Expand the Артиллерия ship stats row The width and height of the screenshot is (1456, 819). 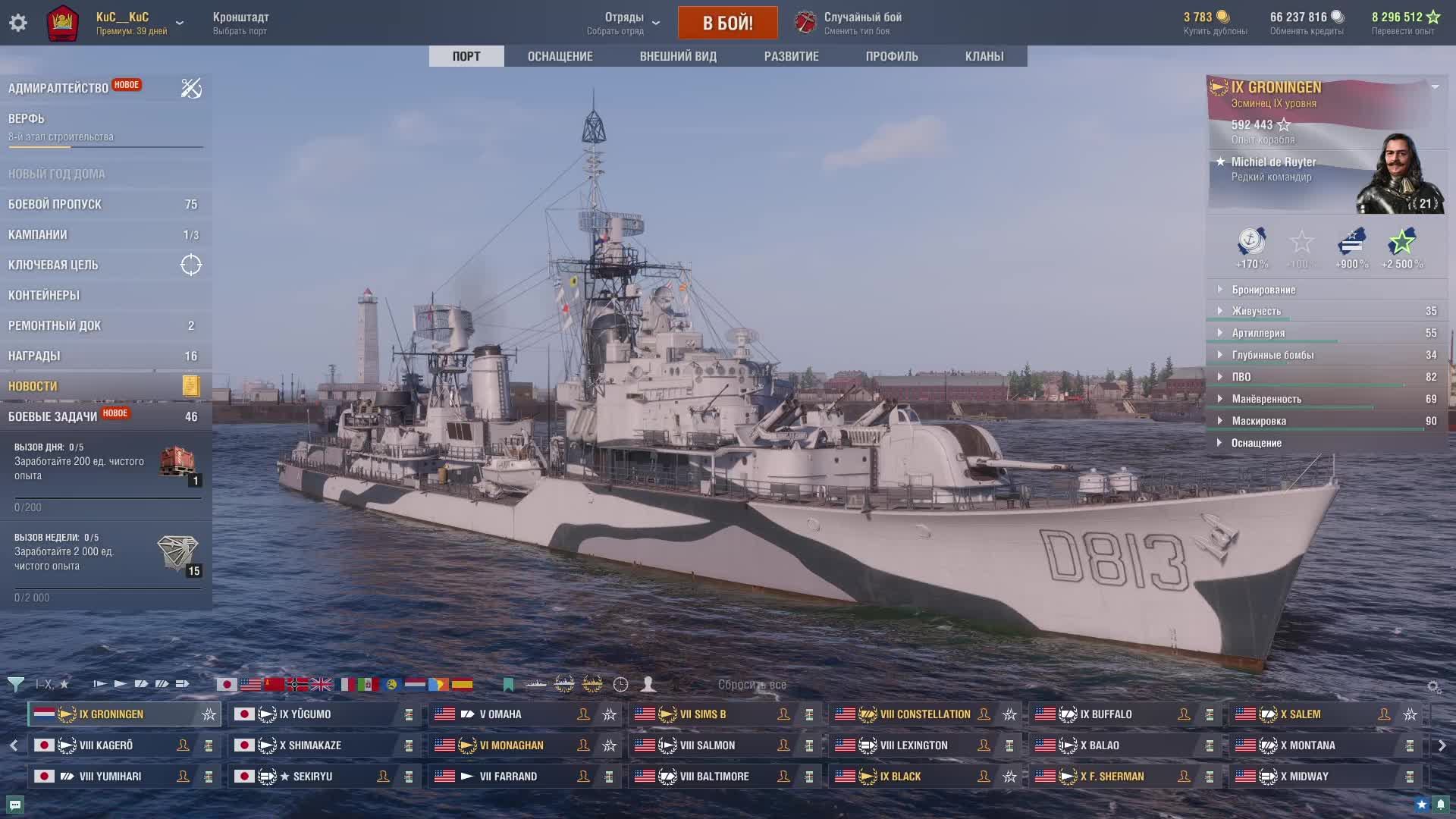pos(1258,333)
